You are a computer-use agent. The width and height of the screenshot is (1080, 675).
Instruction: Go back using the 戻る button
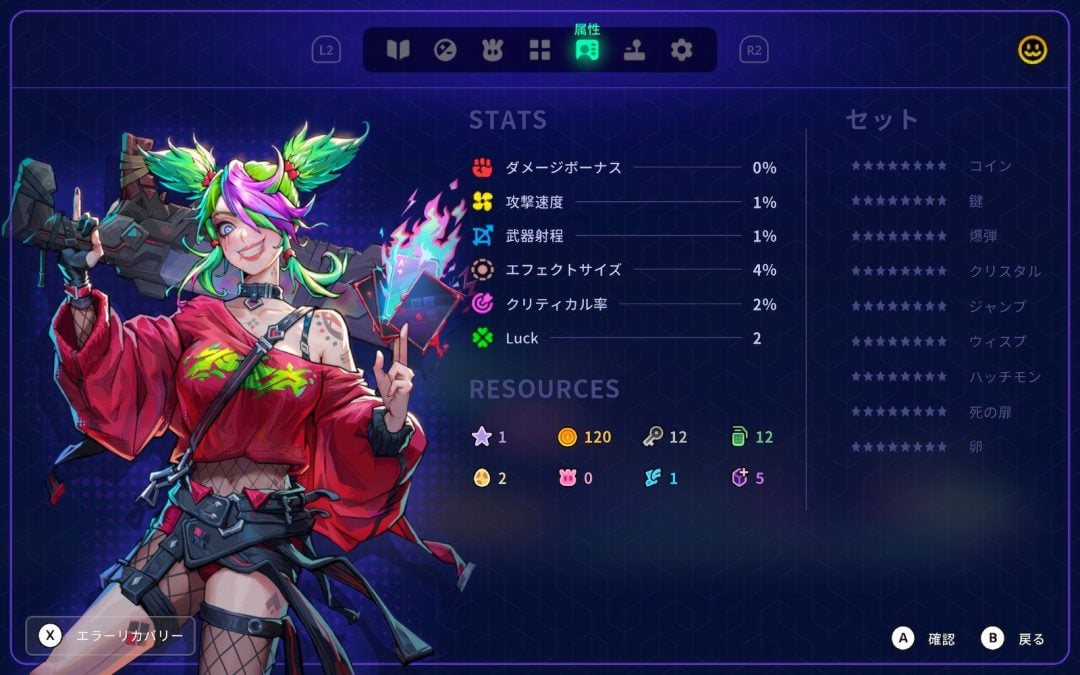click(1014, 638)
